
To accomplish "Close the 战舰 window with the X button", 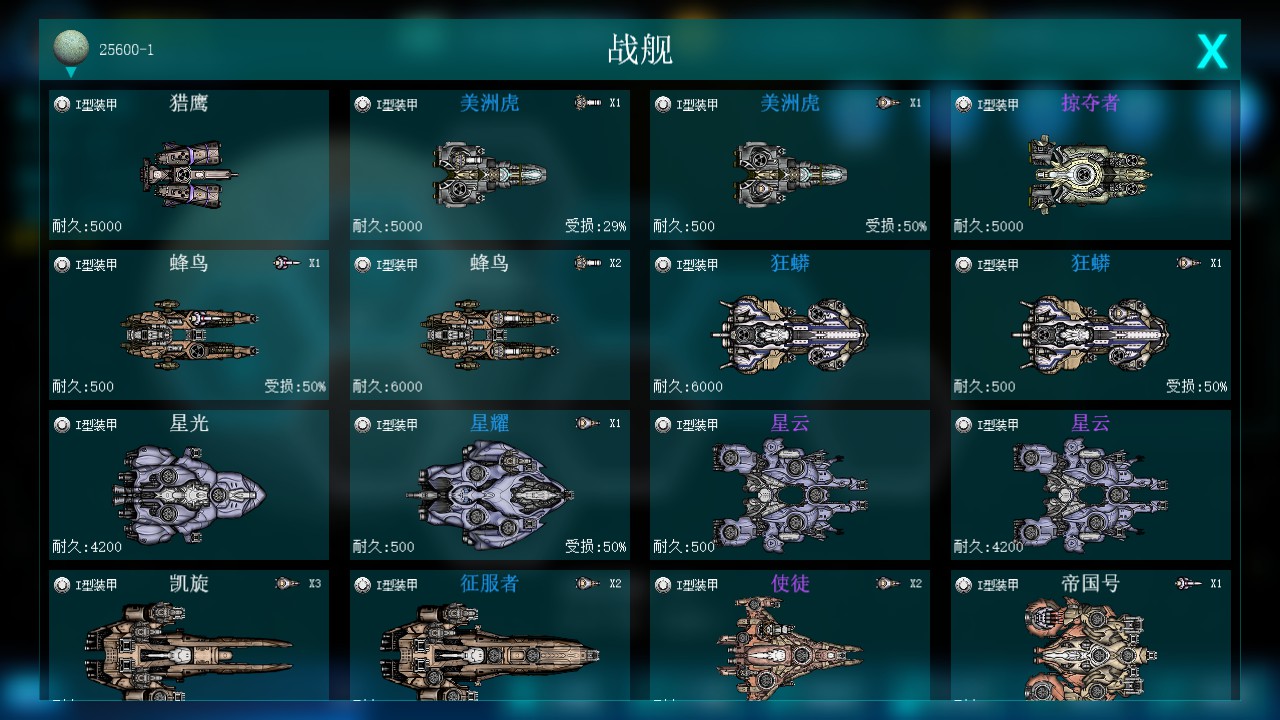I will tap(1211, 49).
